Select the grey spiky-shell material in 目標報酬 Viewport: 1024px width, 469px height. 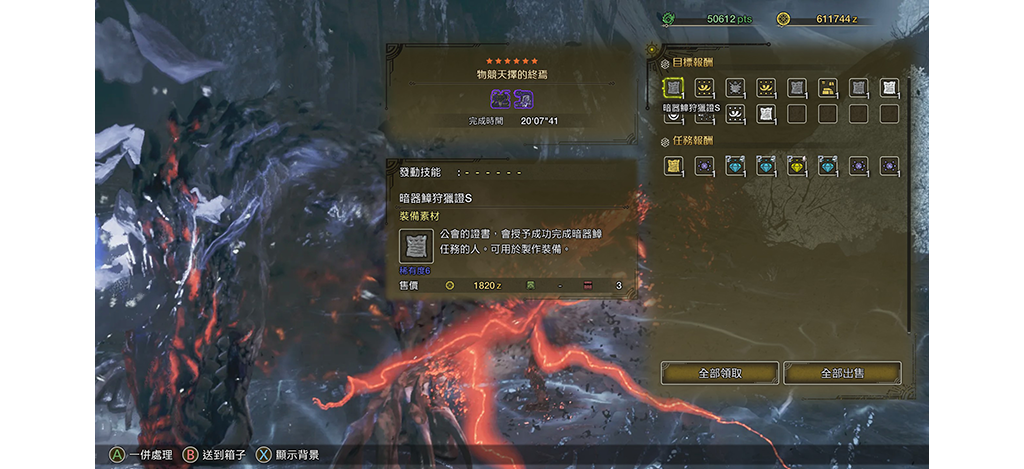tap(734, 88)
